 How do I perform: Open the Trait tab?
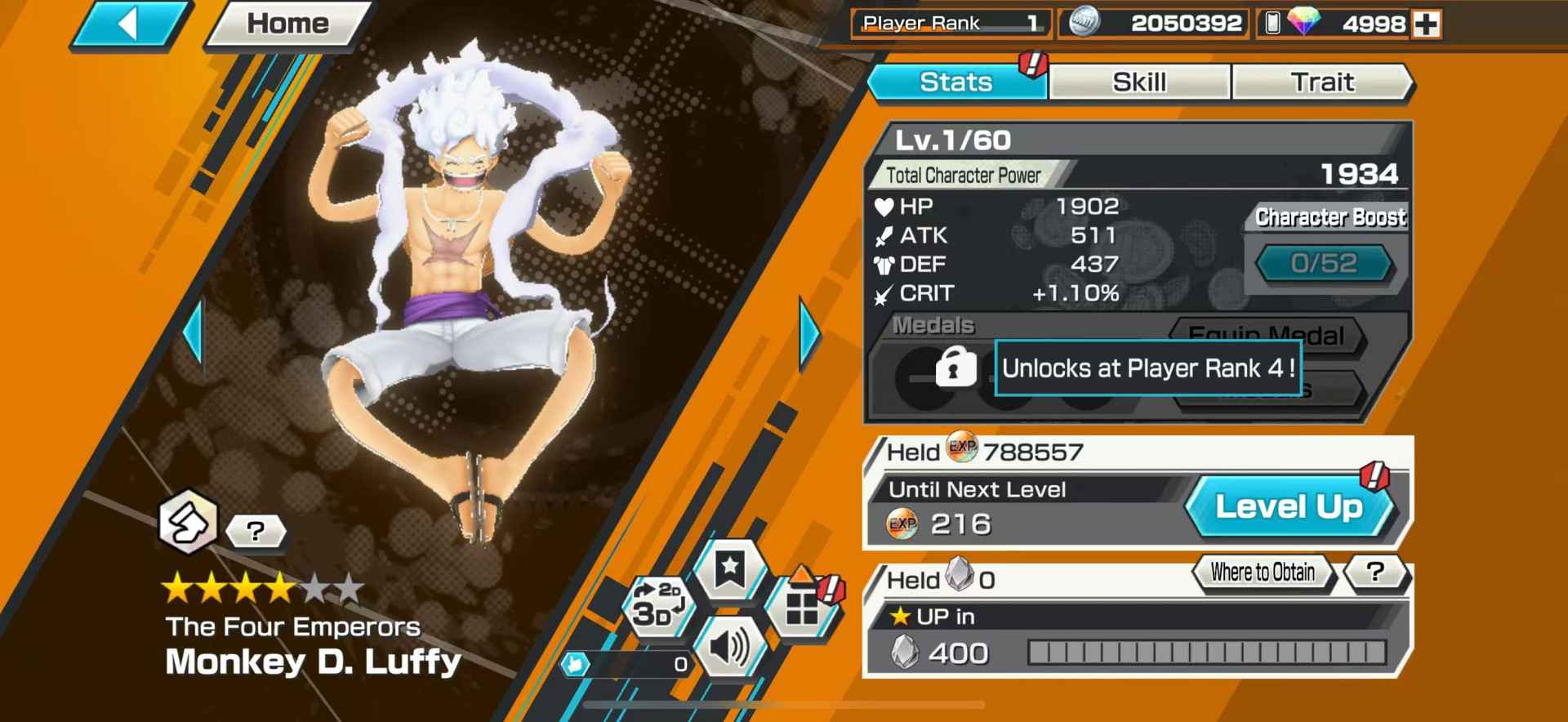pyautogui.click(x=1321, y=82)
